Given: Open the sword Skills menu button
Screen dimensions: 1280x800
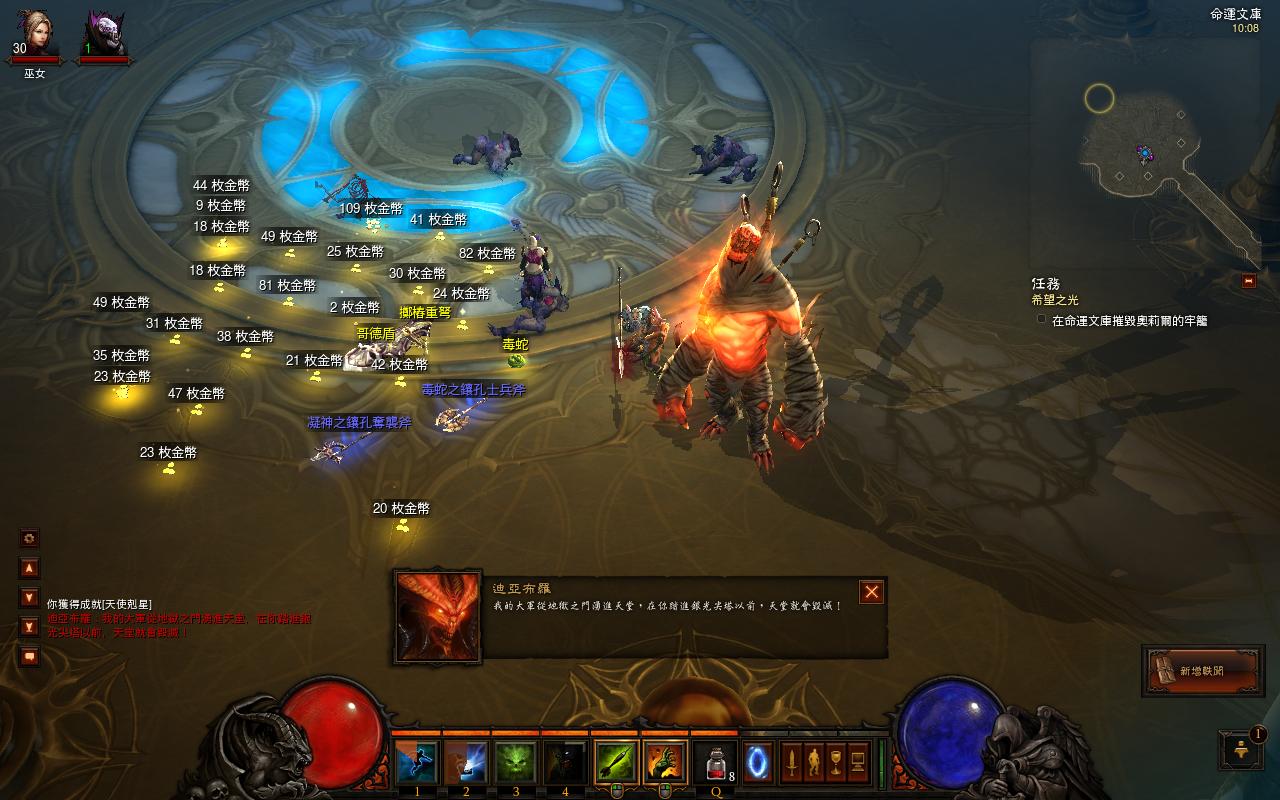Looking at the screenshot, I should pyautogui.click(x=791, y=763).
